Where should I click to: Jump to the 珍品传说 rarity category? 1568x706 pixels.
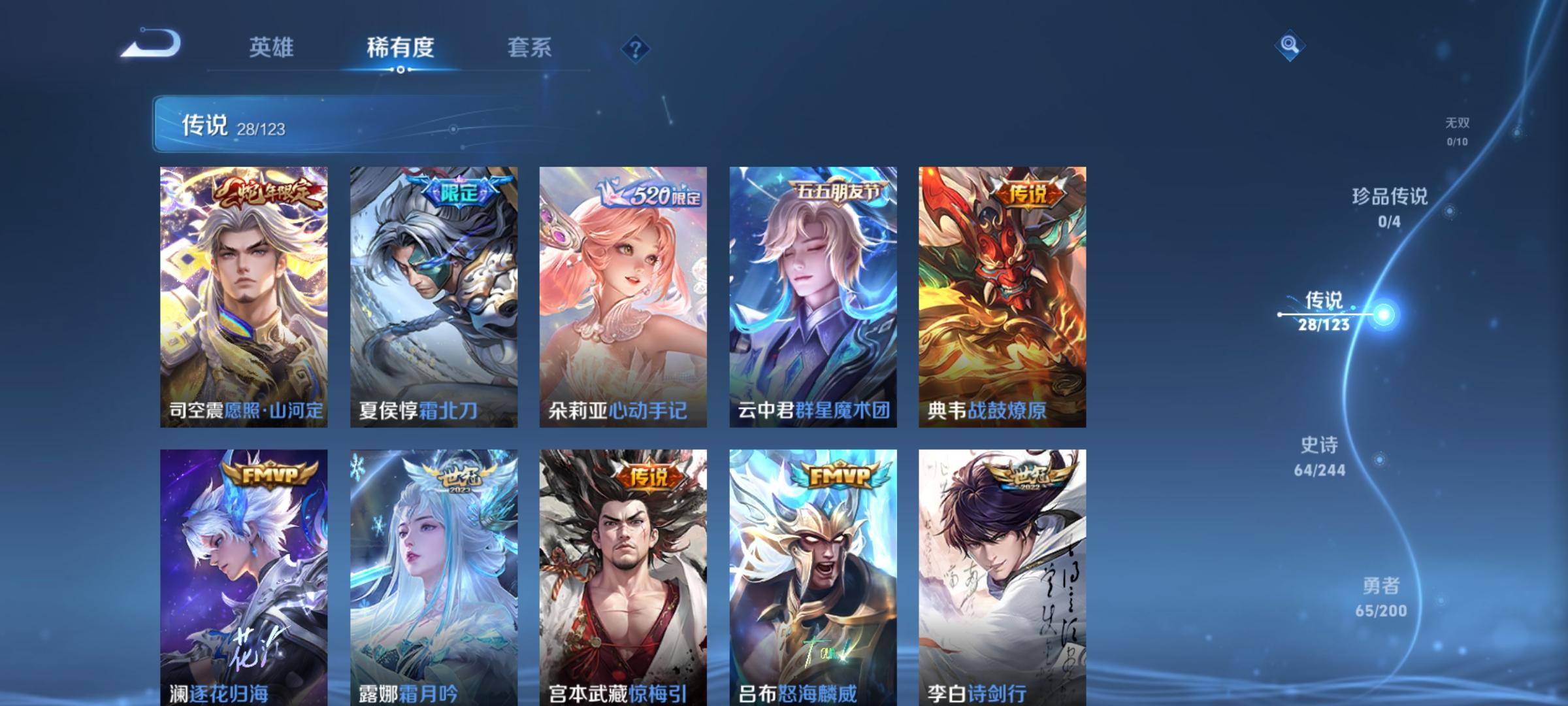[x=1390, y=207]
